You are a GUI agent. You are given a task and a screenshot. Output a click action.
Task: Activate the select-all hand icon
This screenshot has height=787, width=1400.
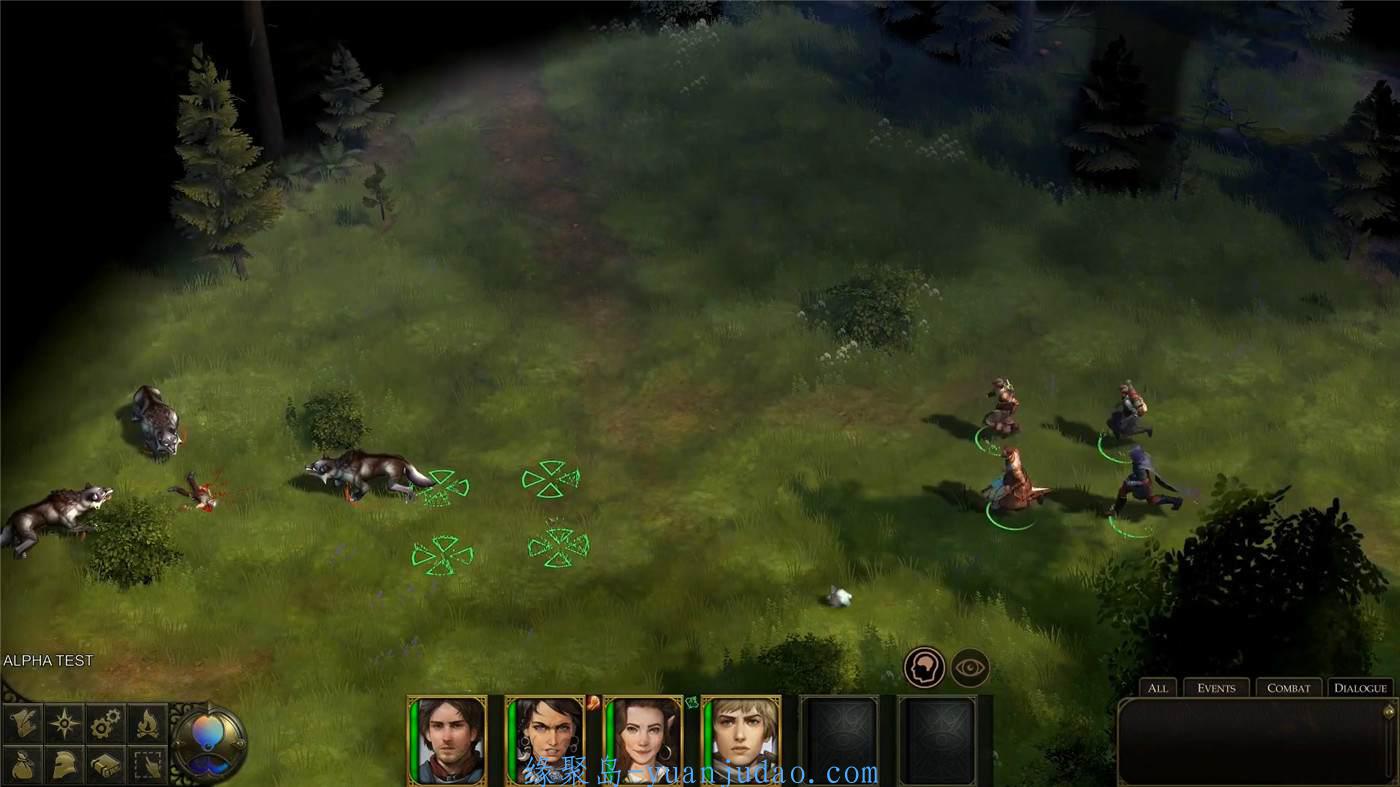pos(147,765)
